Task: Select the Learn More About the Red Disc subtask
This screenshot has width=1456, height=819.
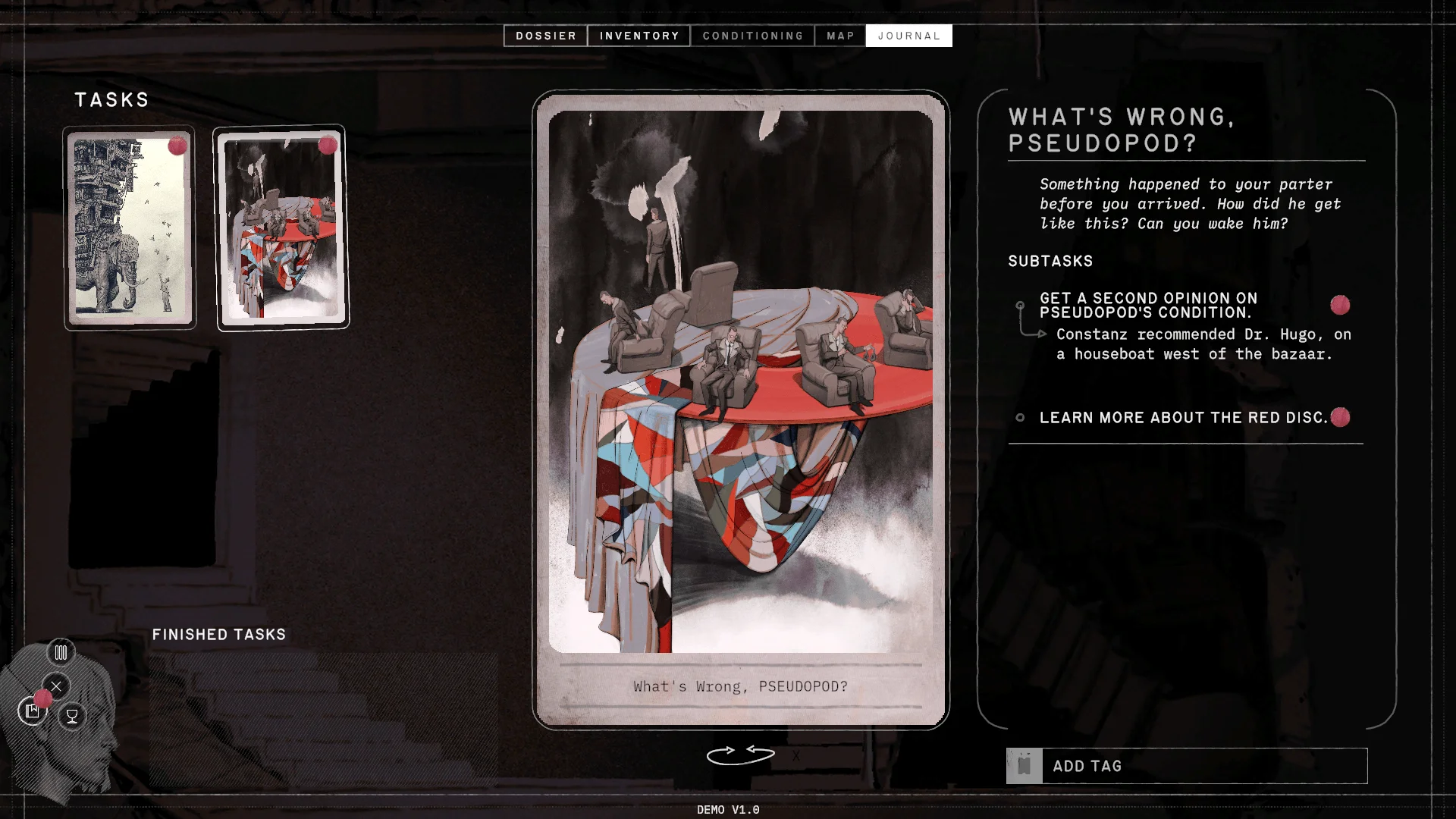Action: pyautogui.click(x=1183, y=418)
